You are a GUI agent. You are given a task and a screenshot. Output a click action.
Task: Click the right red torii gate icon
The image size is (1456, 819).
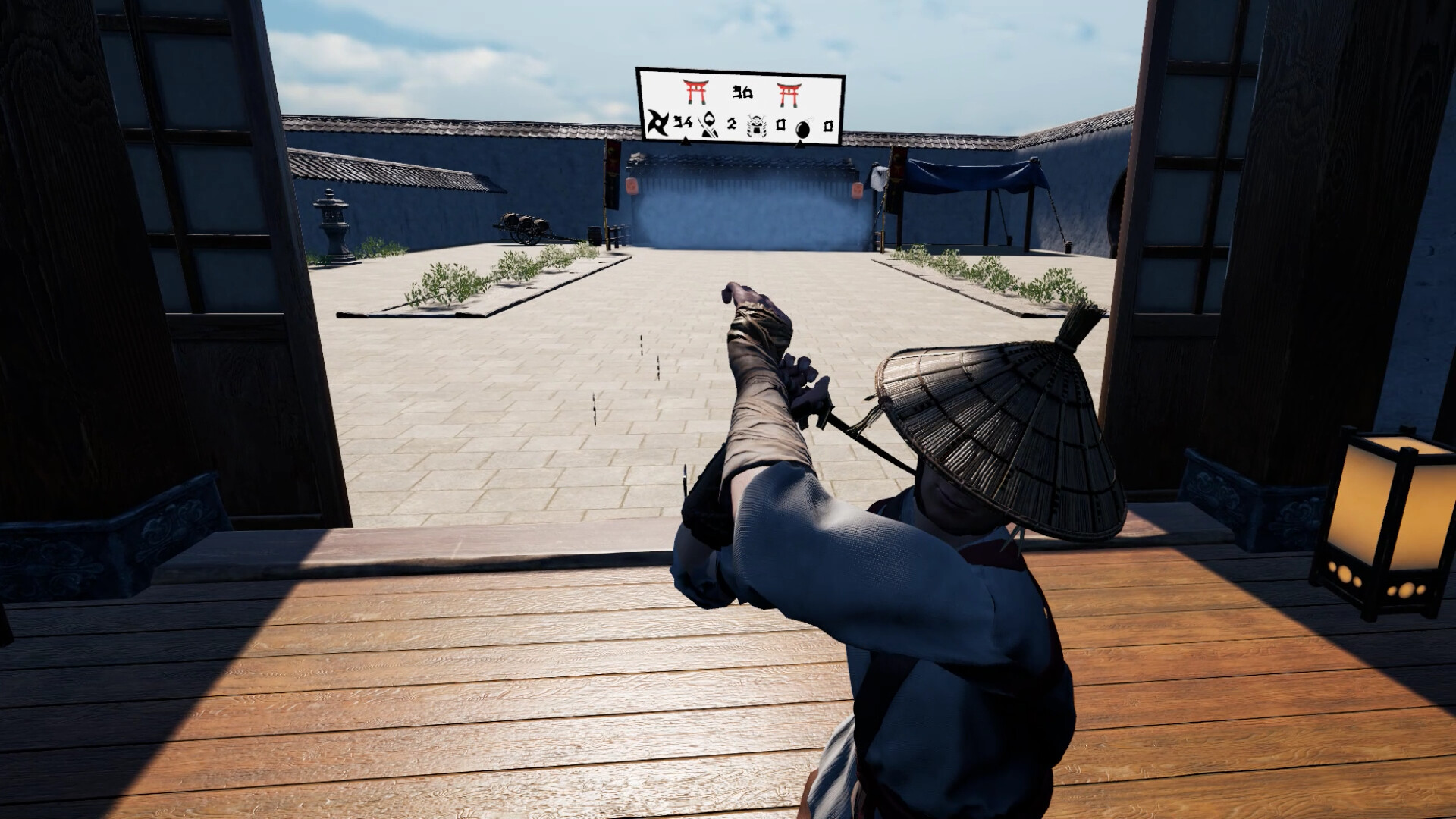click(789, 94)
